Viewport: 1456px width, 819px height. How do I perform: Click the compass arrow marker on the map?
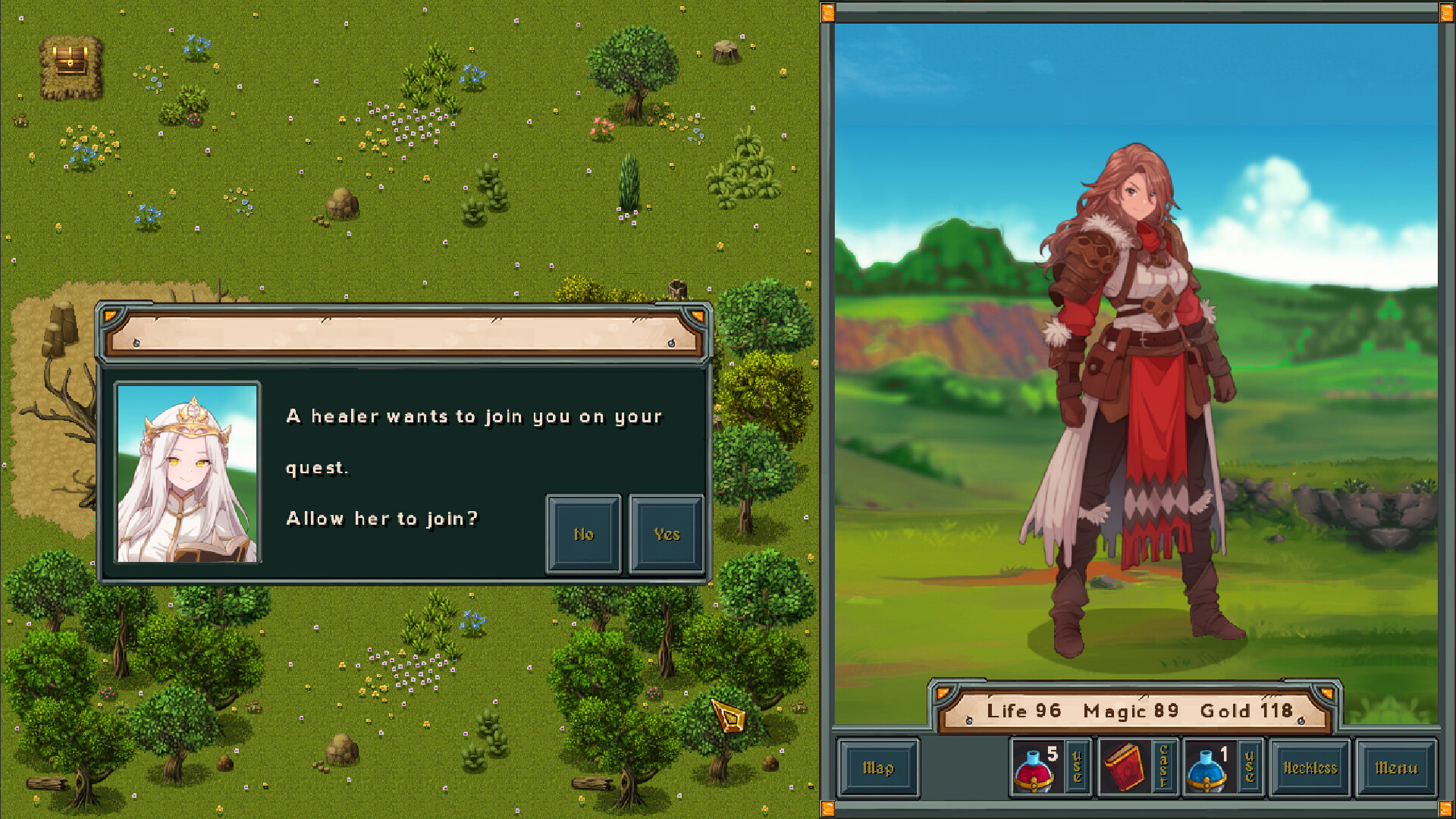coord(727,716)
